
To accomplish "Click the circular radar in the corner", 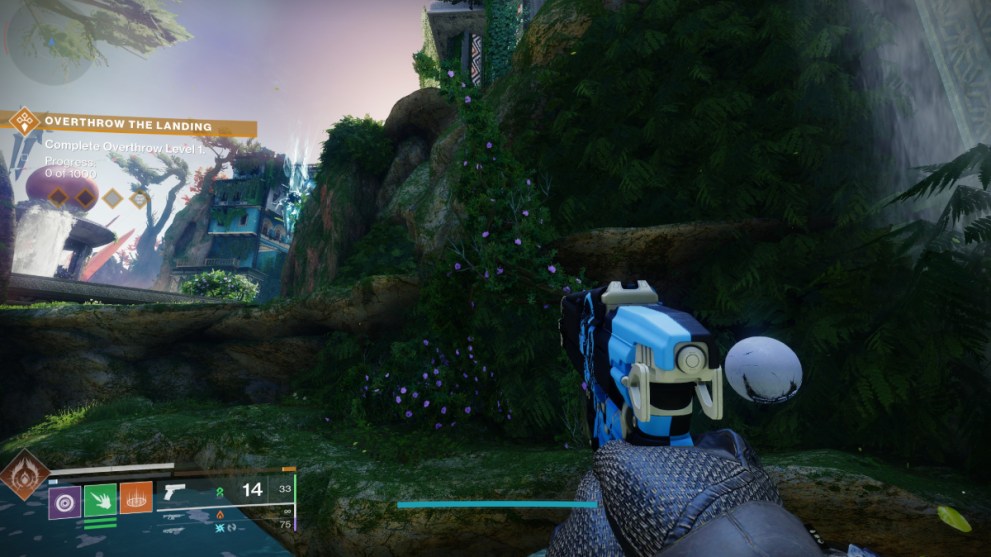I will (50, 42).
